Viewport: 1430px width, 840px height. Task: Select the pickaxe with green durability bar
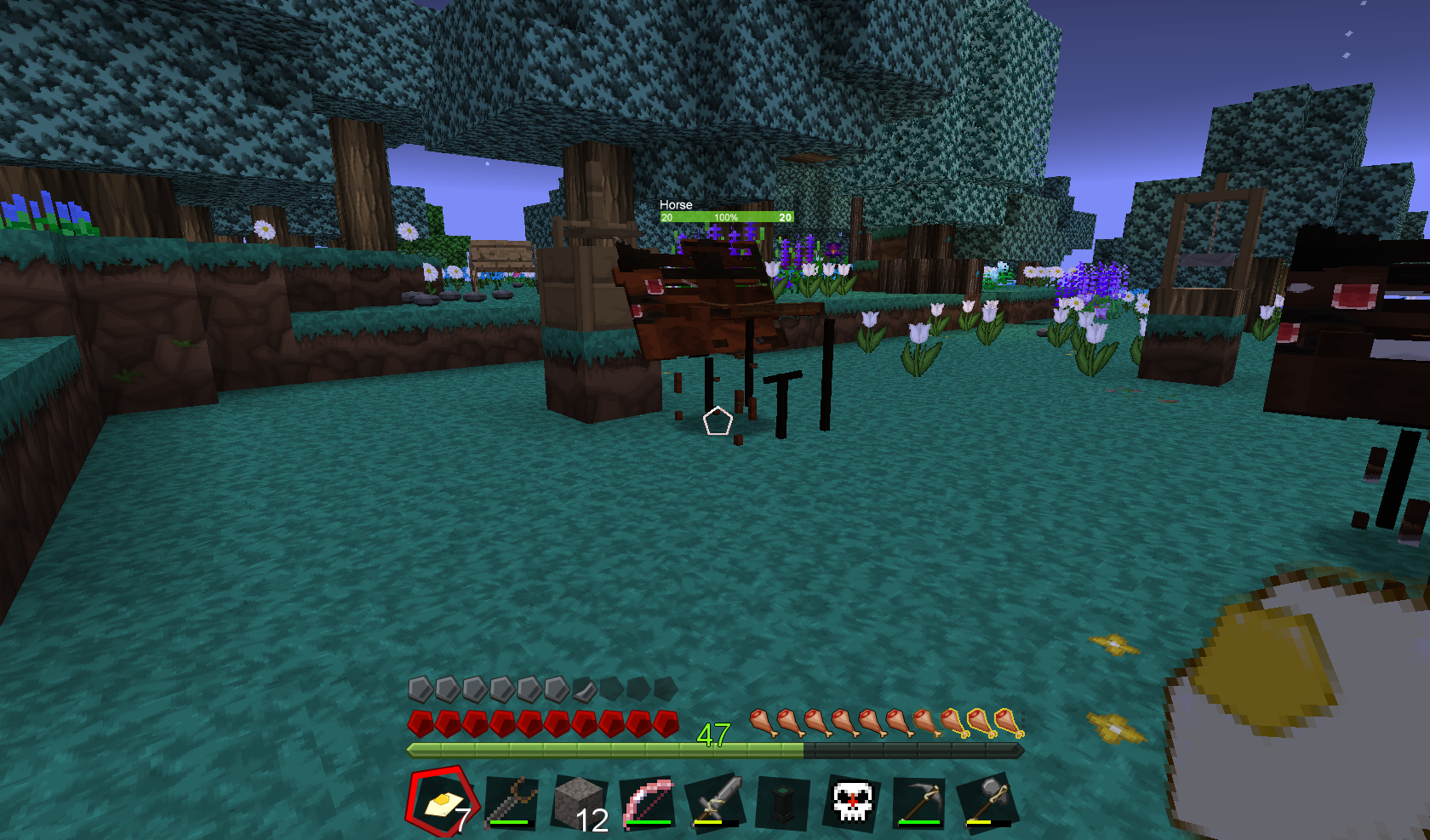click(921, 800)
